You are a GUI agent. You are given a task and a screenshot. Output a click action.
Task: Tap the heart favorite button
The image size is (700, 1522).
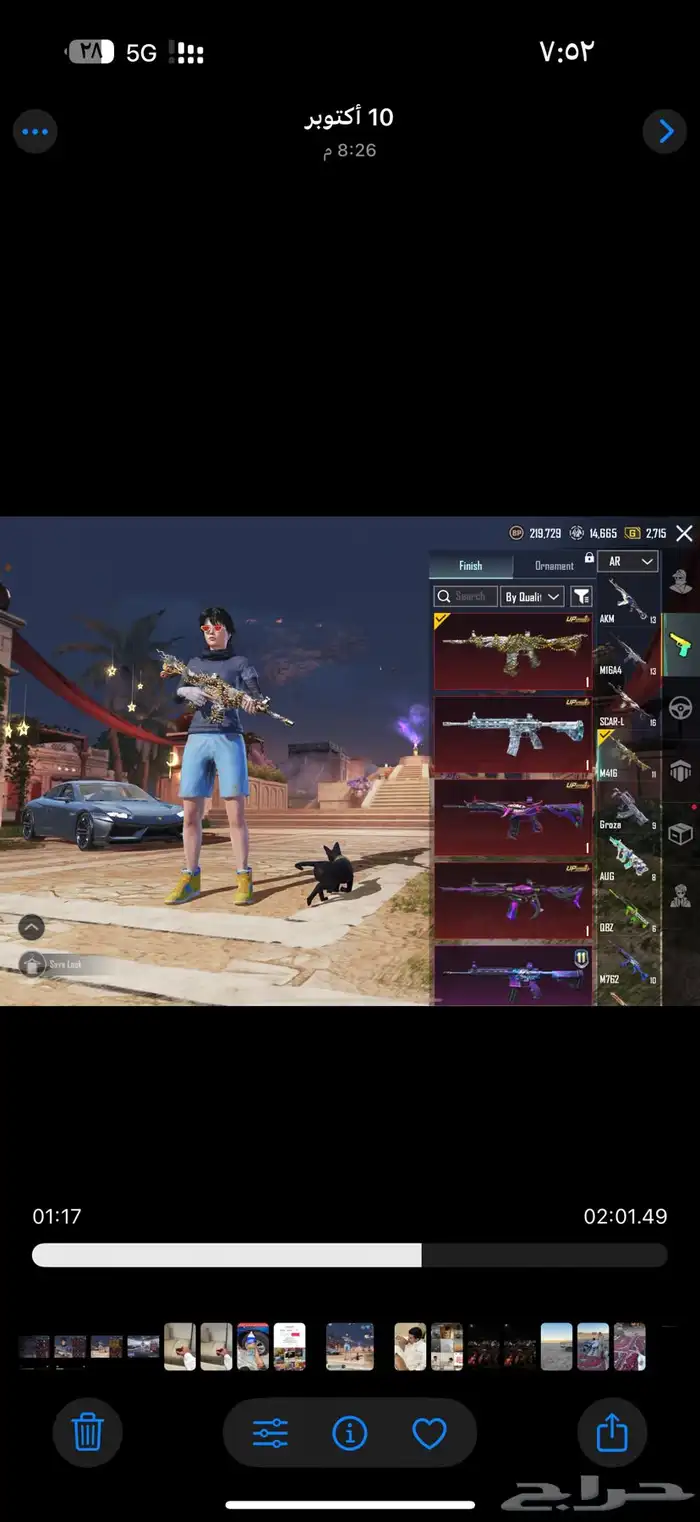point(429,1434)
